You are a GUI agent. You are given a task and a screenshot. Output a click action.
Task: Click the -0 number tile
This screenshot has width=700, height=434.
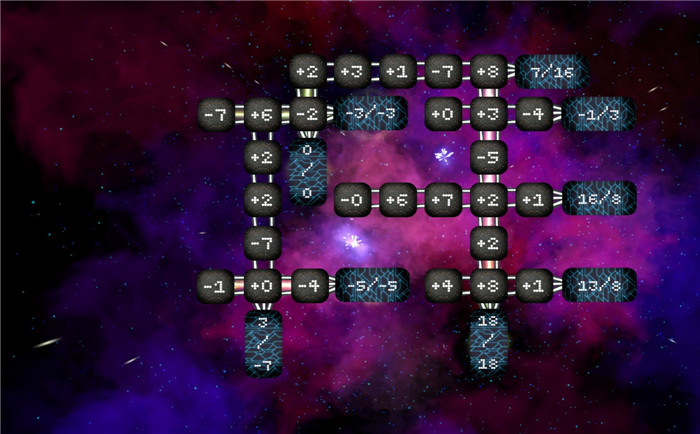(x=352, y=199)
